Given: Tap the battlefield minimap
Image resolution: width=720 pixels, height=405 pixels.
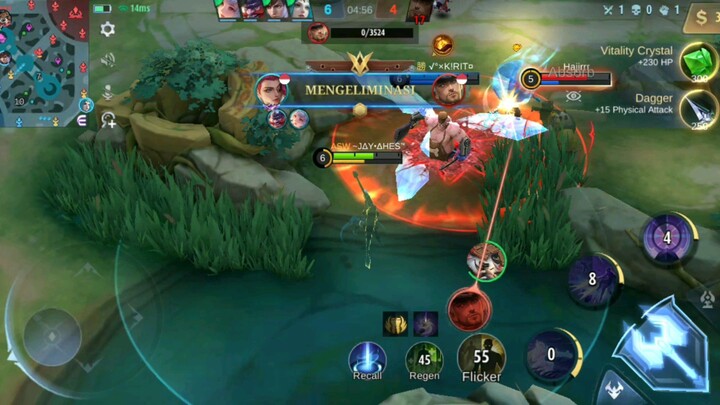Looking at the screenshot, I should coord(45,63).
